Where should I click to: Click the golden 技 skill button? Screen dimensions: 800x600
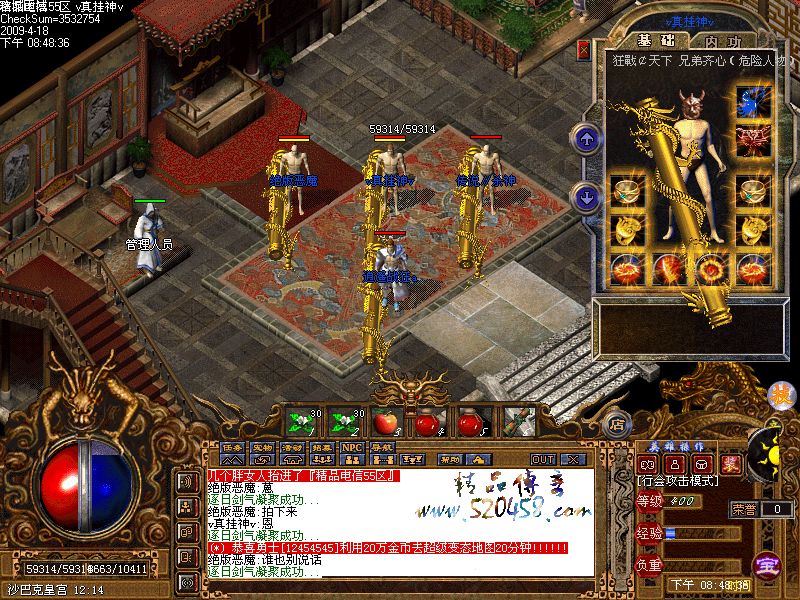(779, 396)
